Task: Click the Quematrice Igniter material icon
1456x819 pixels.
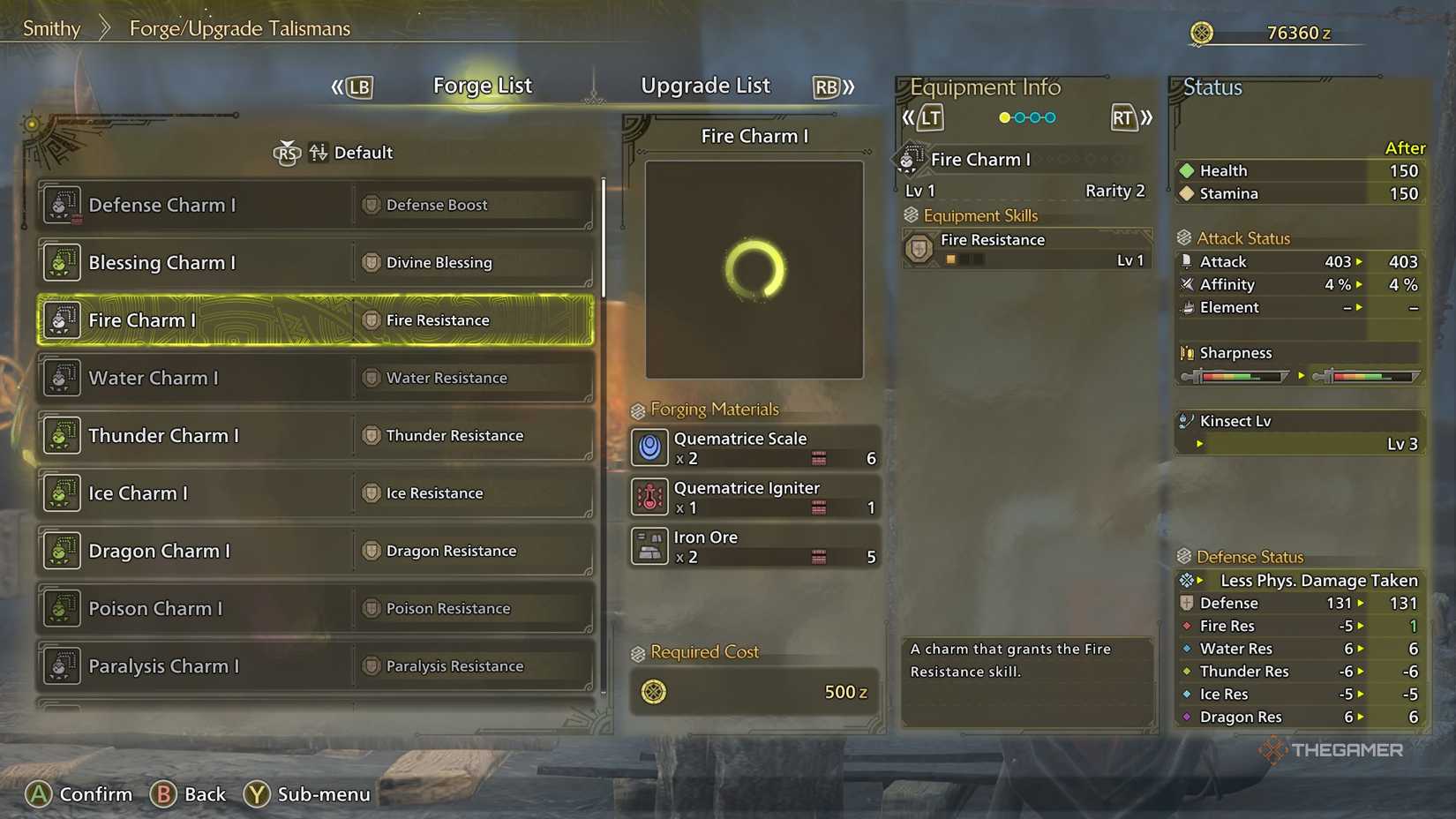Action: tap(649, 497)
